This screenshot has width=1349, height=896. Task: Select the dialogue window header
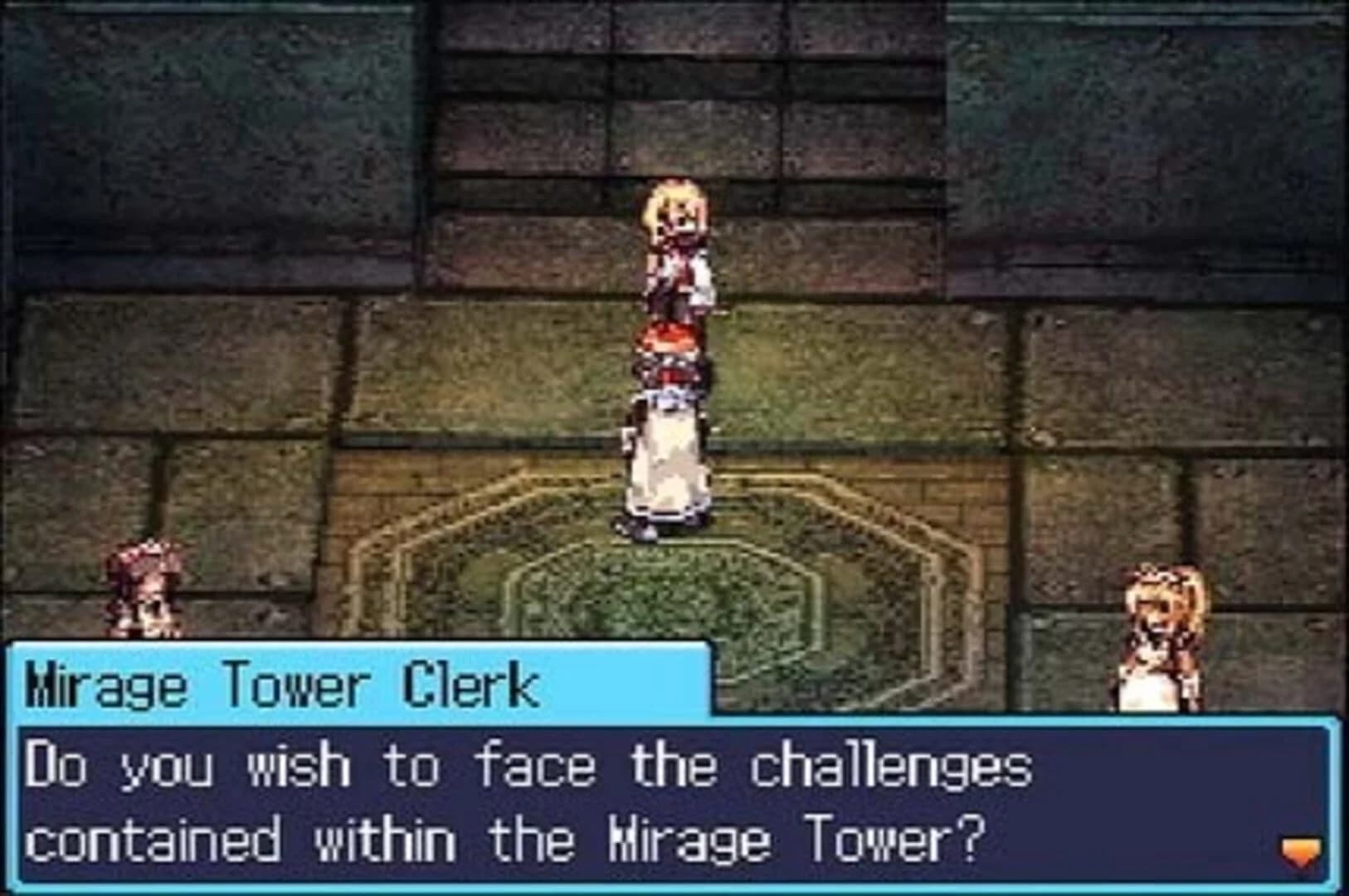pyautogui.click(x=357, y=682)
